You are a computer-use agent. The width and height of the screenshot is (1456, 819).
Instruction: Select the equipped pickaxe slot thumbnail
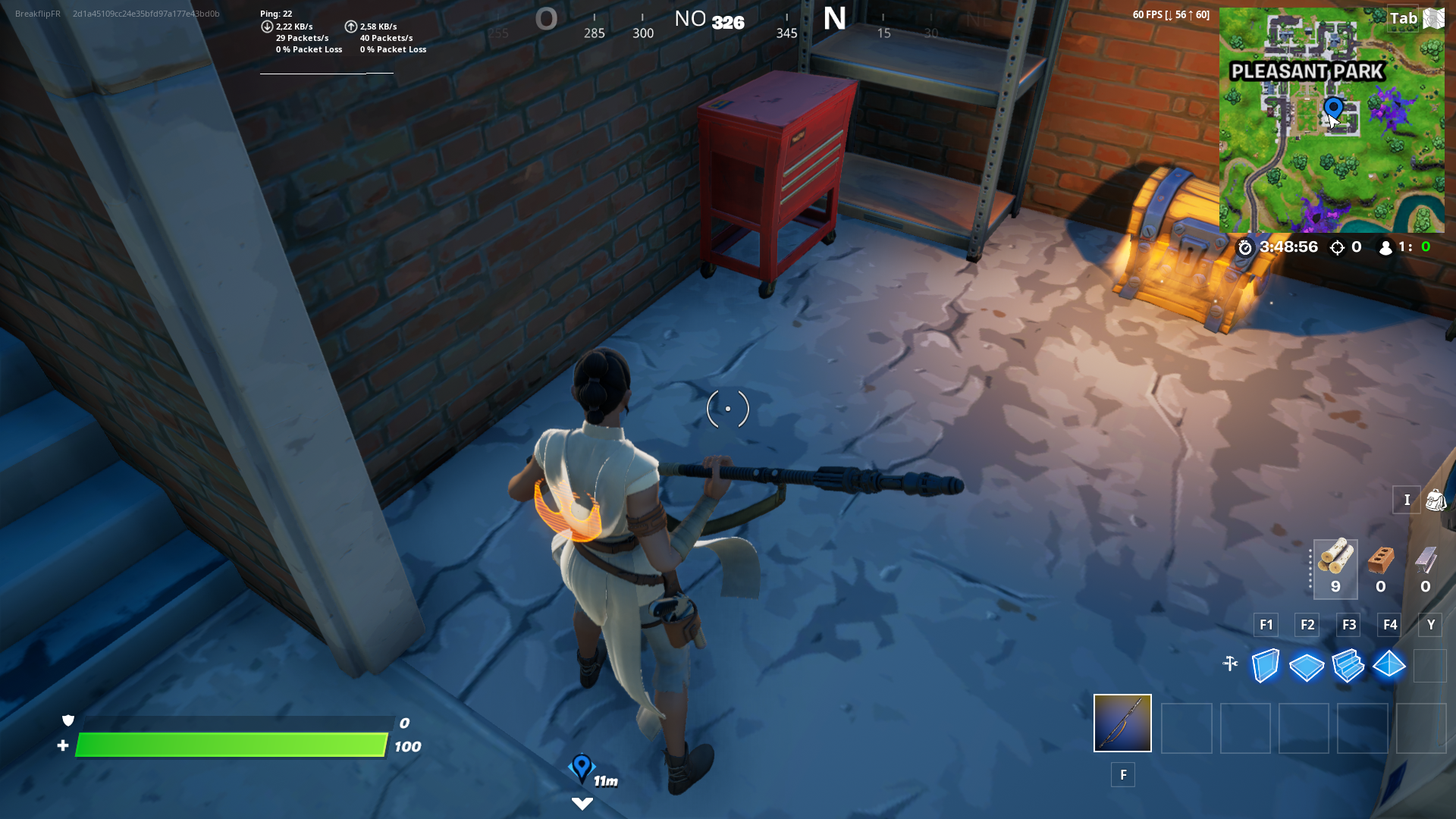click(x=1122, y=723)
